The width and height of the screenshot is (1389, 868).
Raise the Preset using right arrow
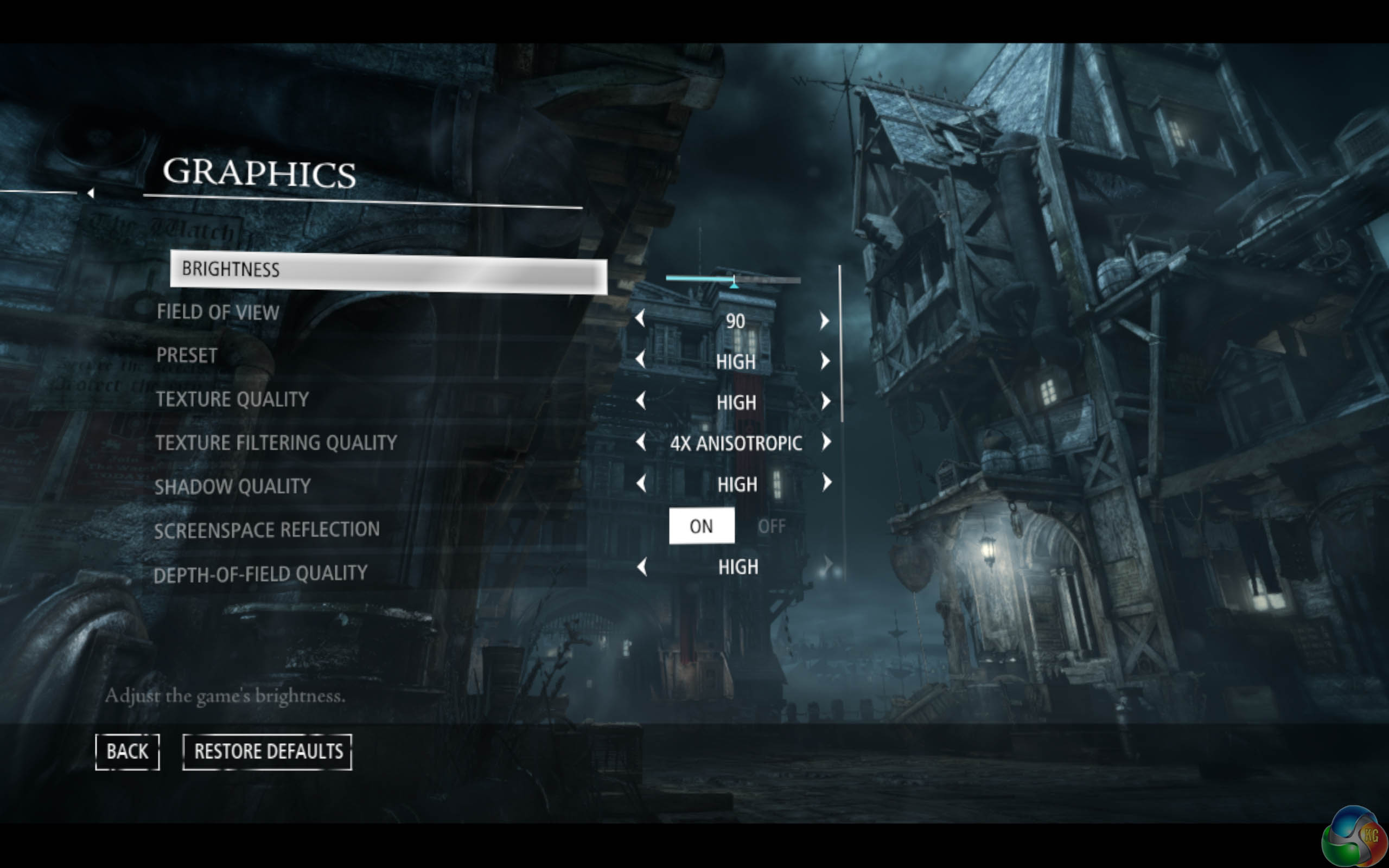click(x=825, y=361)
